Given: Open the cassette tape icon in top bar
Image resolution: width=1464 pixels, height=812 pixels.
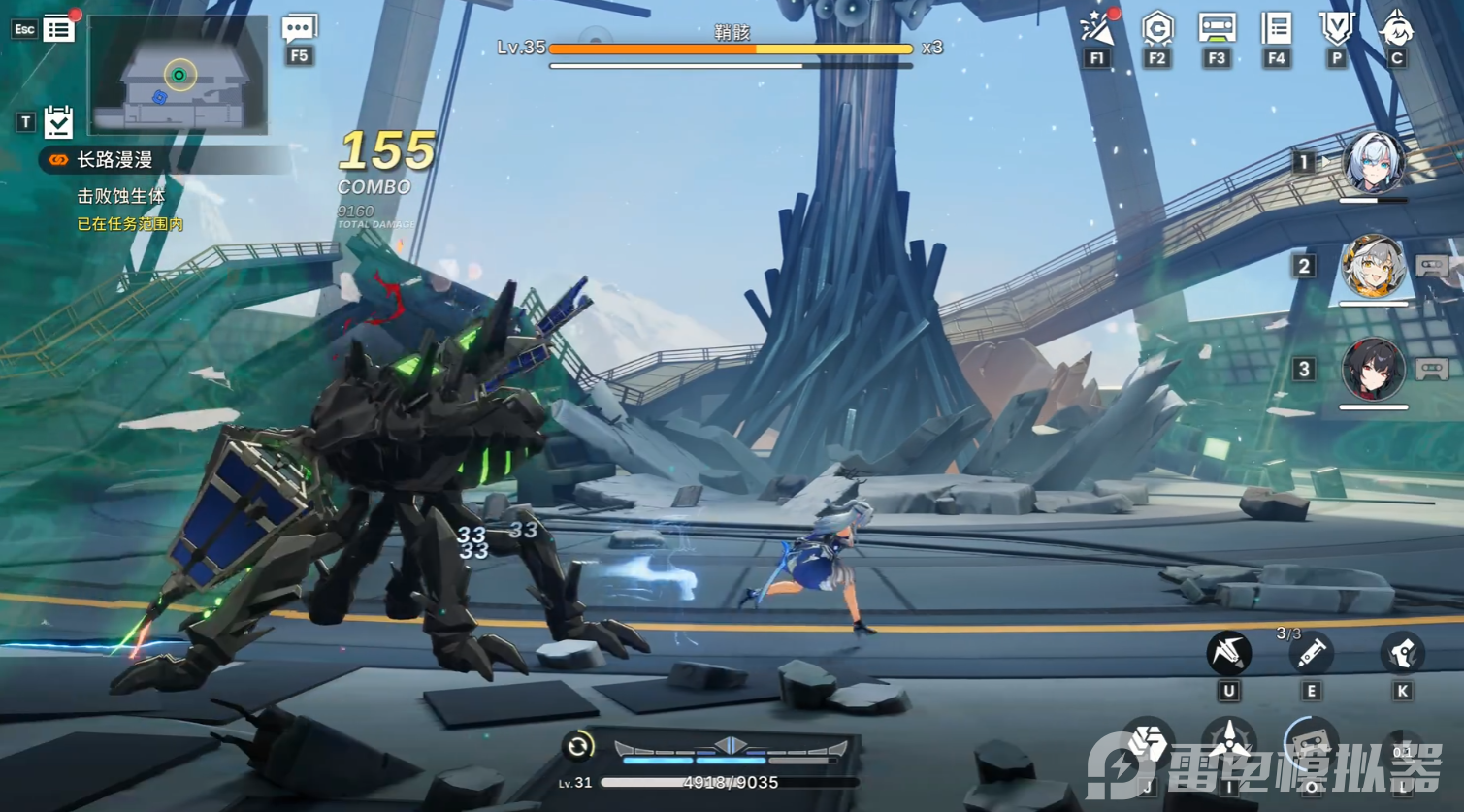Looking at the screenshot, I should click(x=1217, y=29).
